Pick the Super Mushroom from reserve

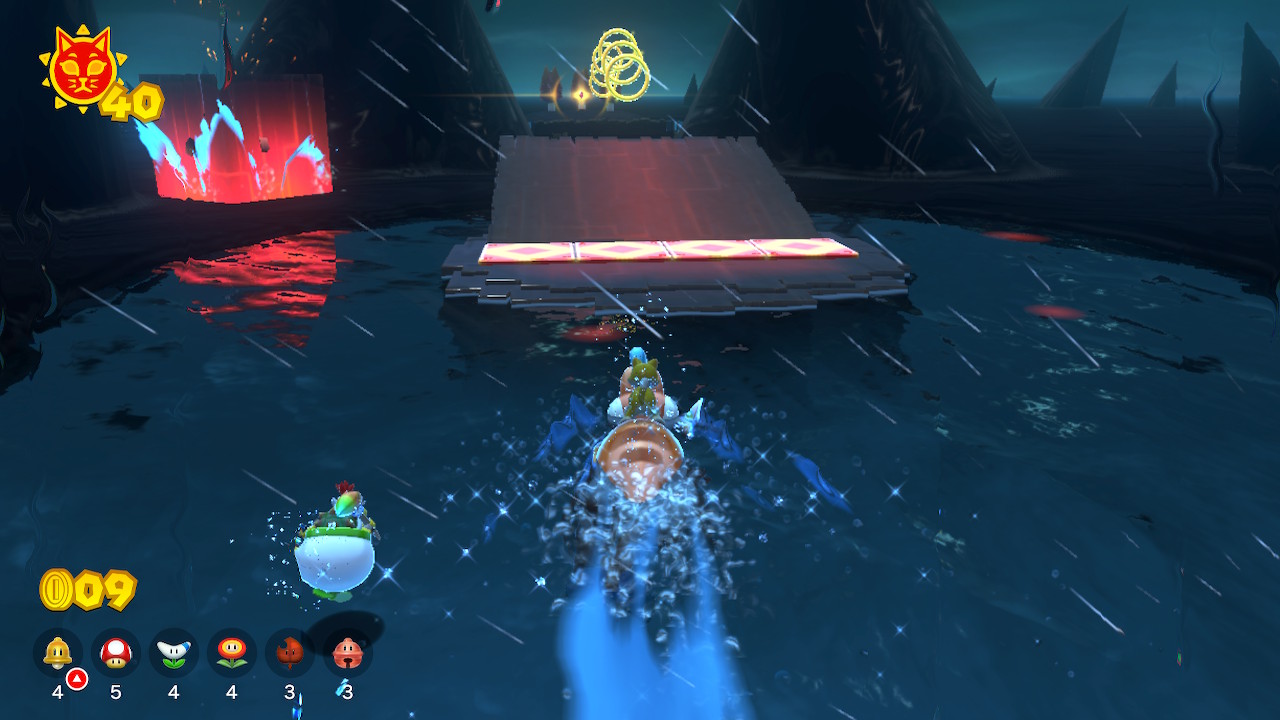pyautogui.click(x=116, y=653)
